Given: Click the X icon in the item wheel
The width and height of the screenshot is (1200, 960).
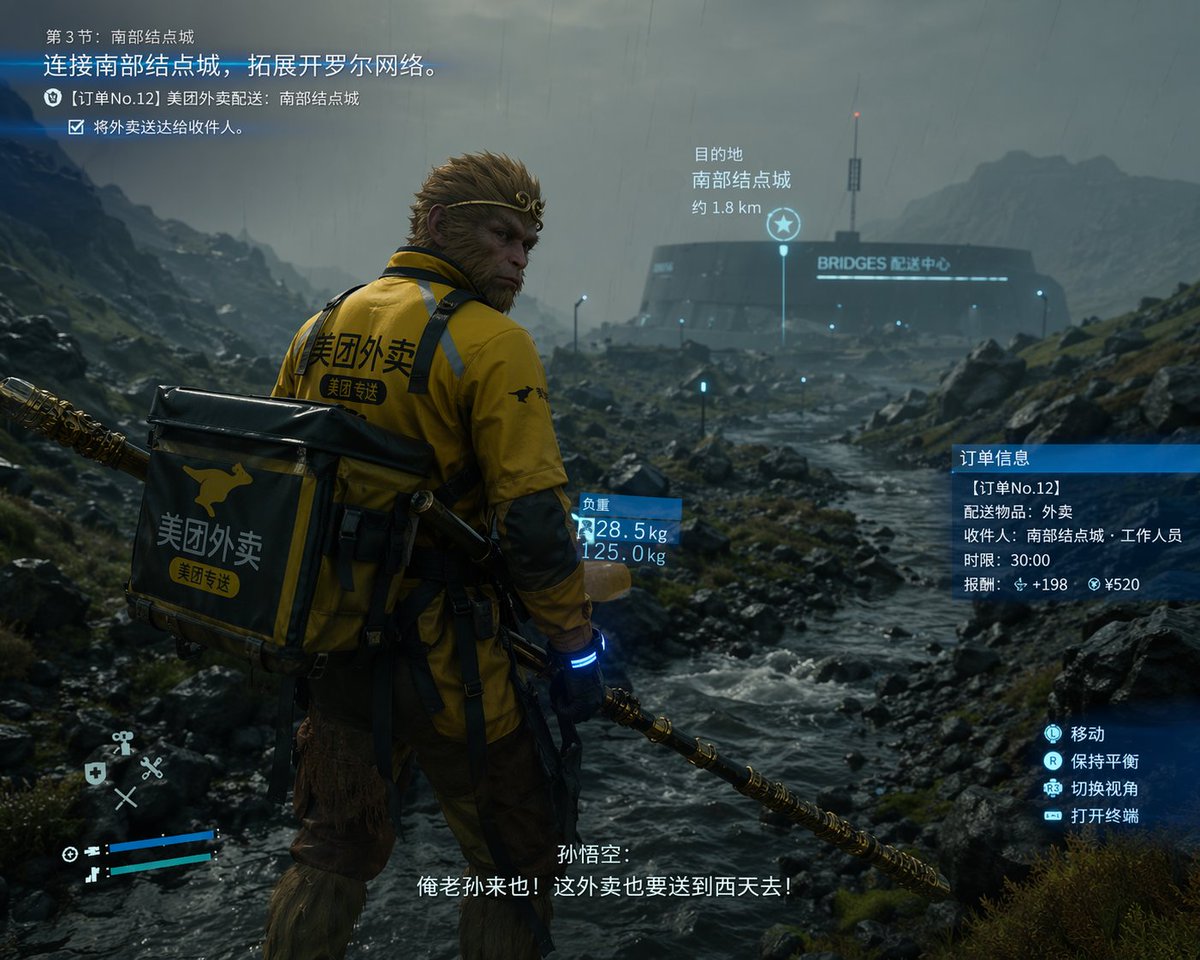Looking at the screenshot, I should [125, 798].
